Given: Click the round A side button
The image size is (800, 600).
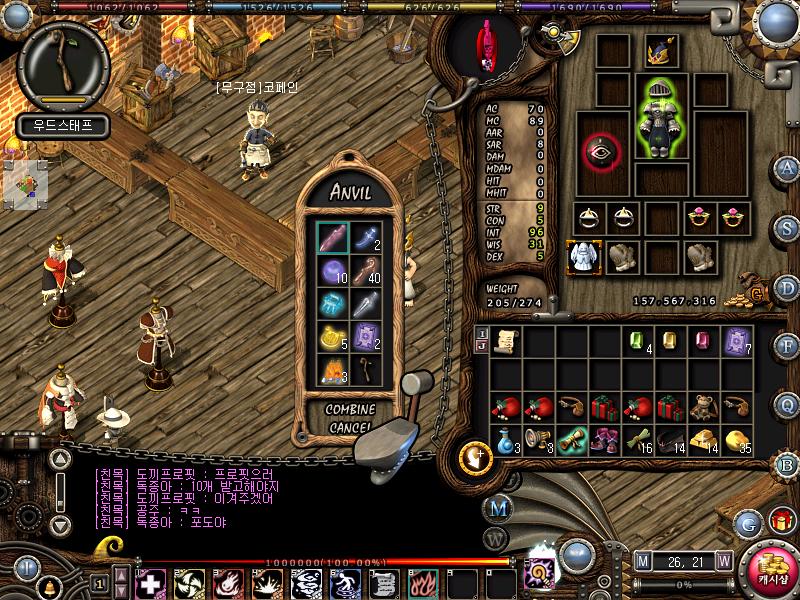Looking at the screenshot, I should point(789,168).
